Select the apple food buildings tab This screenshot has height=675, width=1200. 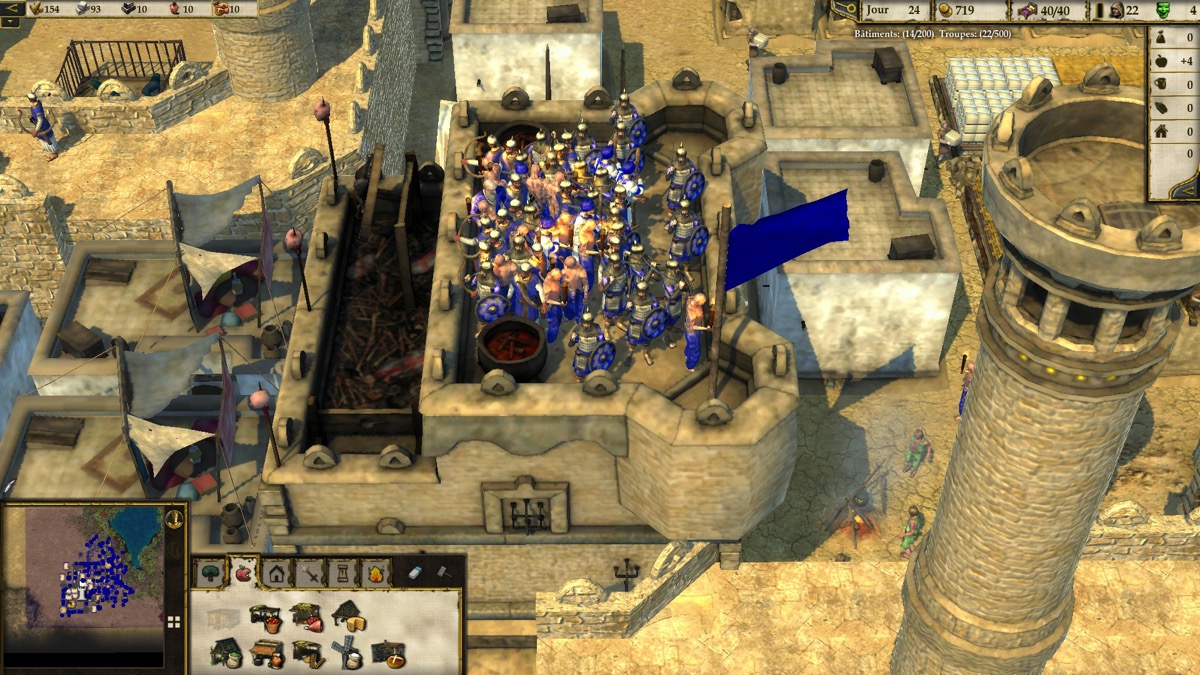243,573
